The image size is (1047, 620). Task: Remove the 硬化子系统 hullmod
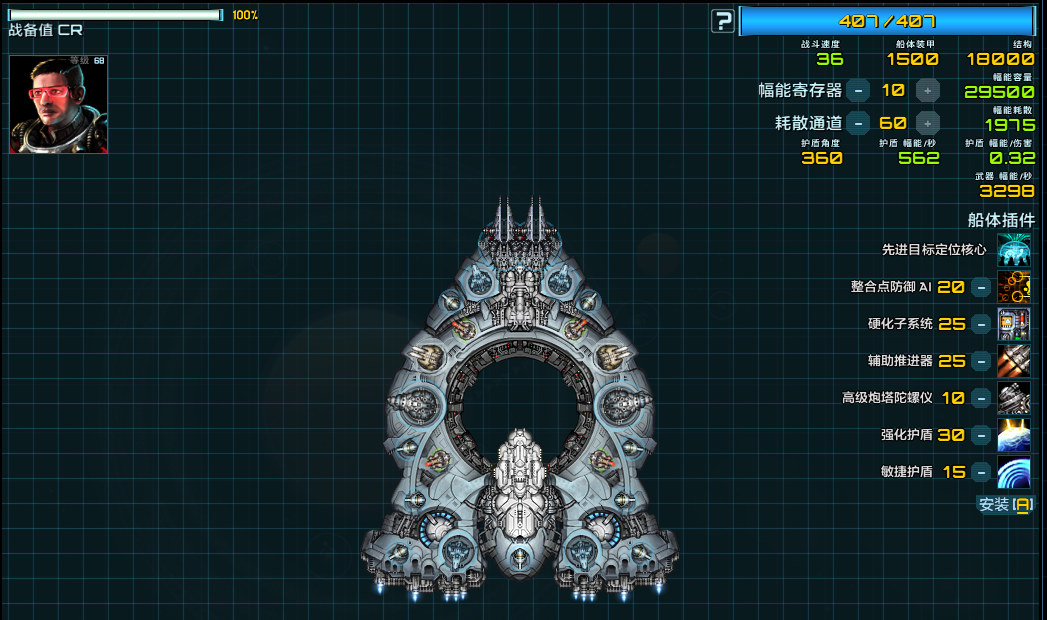click(982, 324)
